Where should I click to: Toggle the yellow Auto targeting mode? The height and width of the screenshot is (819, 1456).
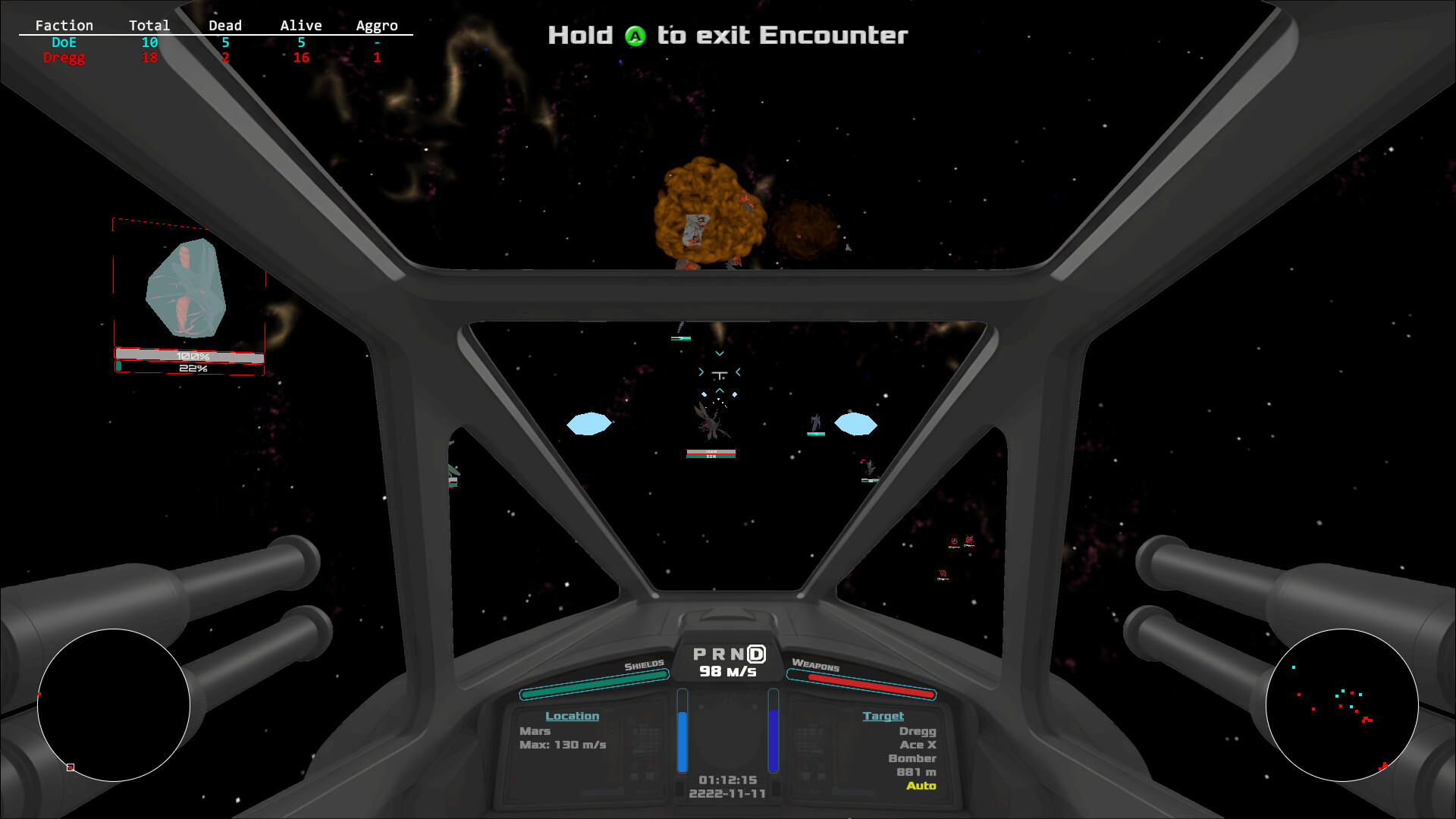click(x=922, y=787)
